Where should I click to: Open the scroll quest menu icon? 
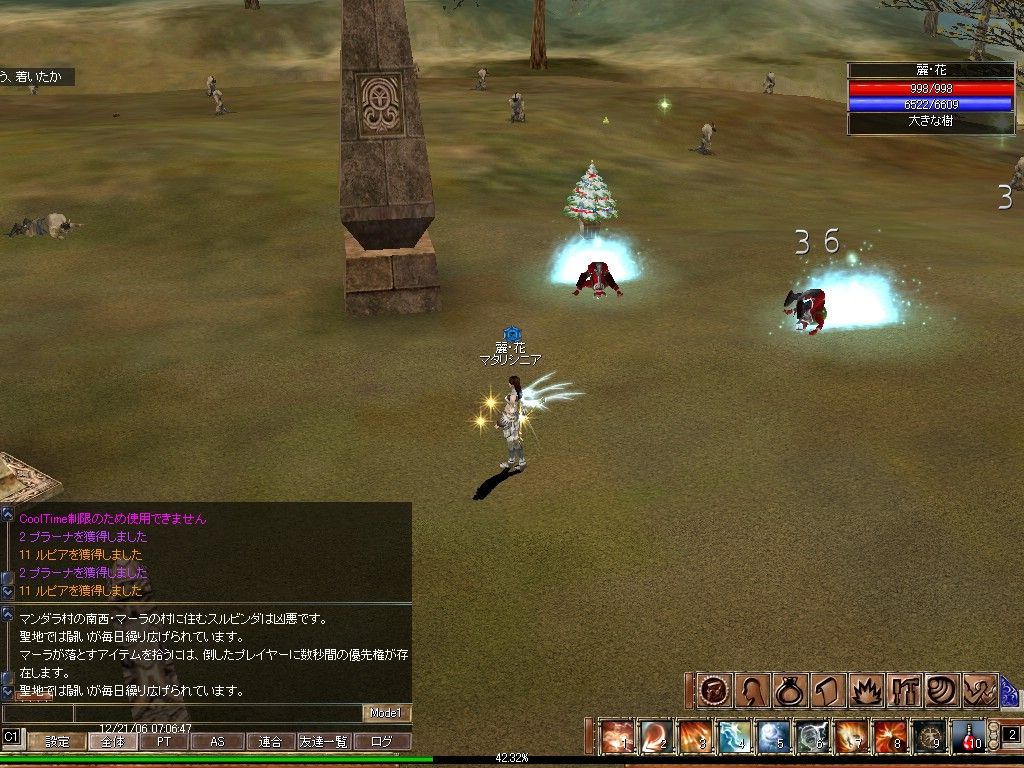click(x=826, y=691)
